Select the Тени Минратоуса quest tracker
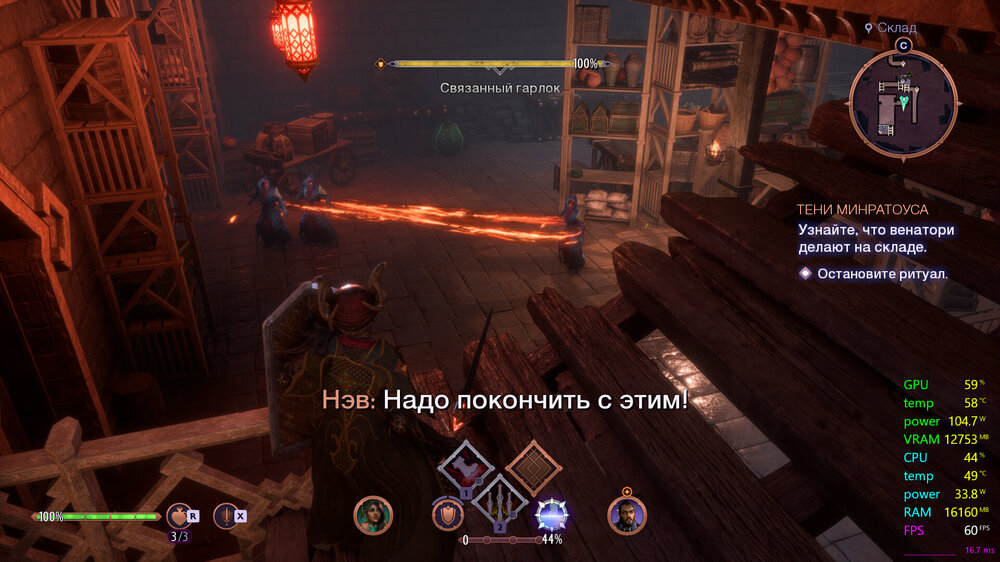The width and height of the screenshot is (1000, 562). (x=862, y=210)
